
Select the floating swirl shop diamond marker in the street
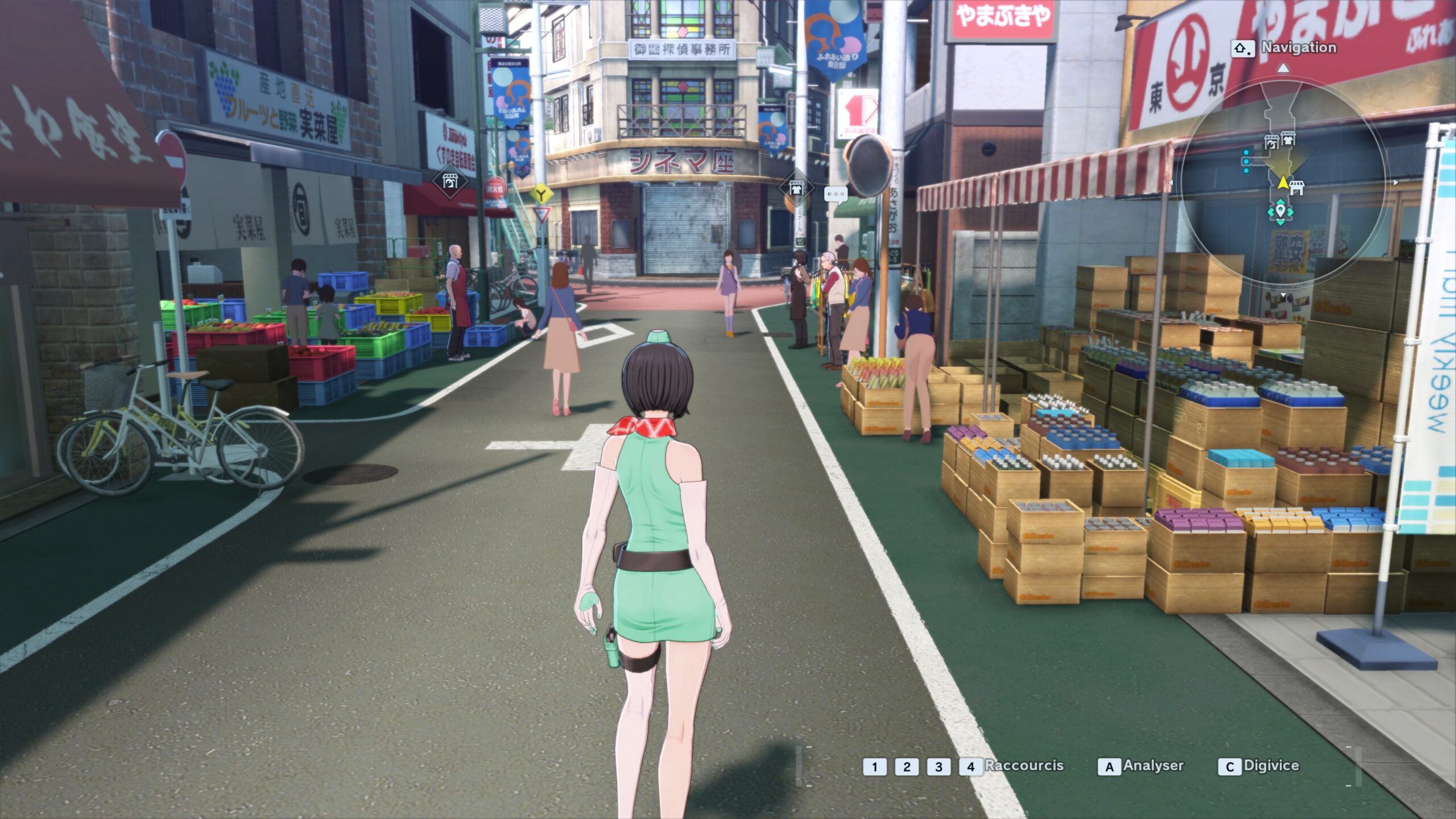[x=450, y=182]
